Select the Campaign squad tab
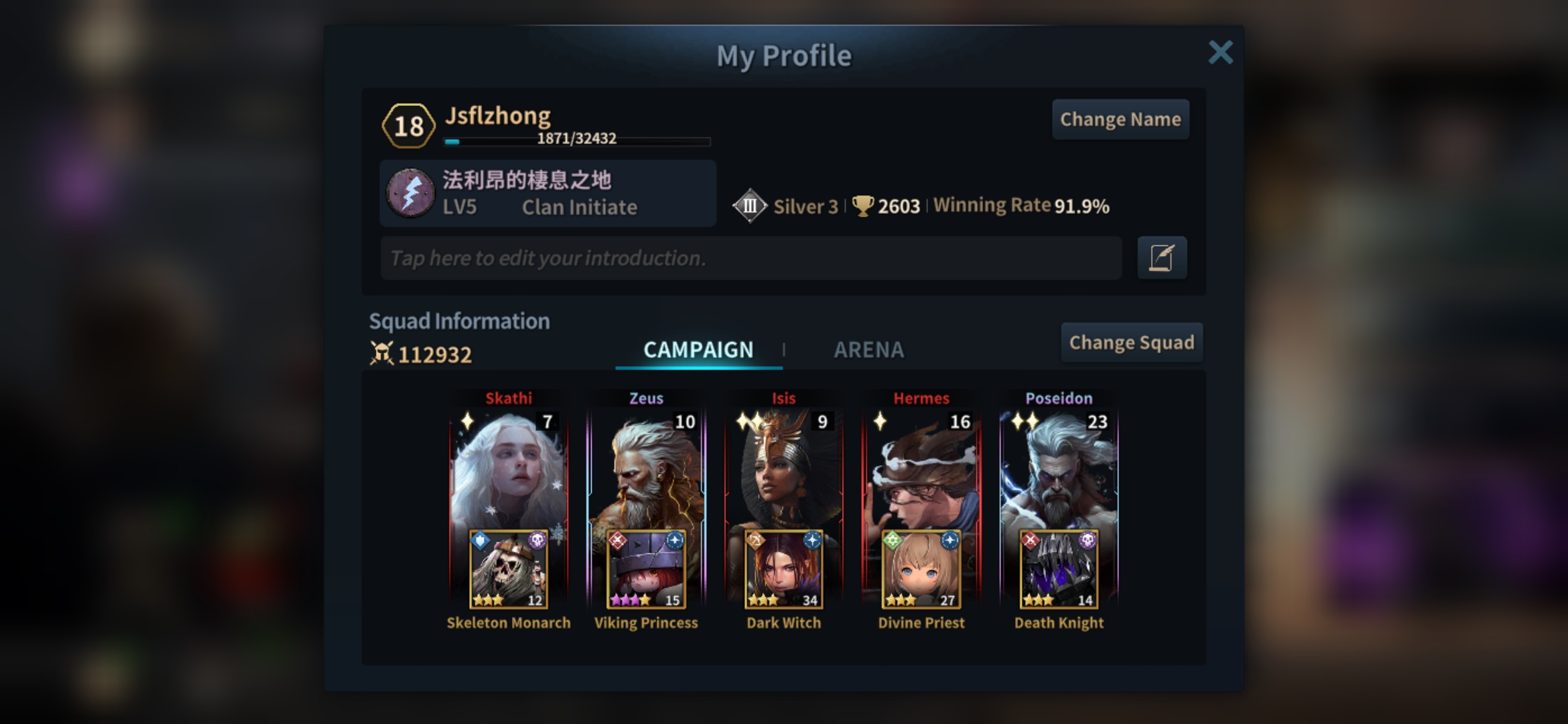 698,349
